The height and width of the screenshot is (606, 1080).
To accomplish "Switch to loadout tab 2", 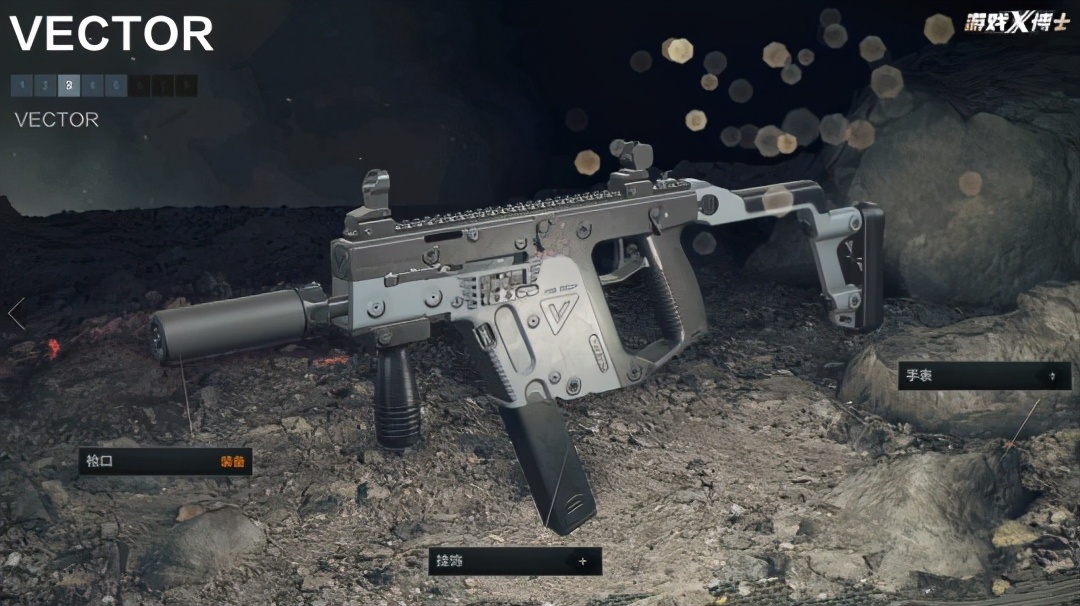I will point(45,86).
